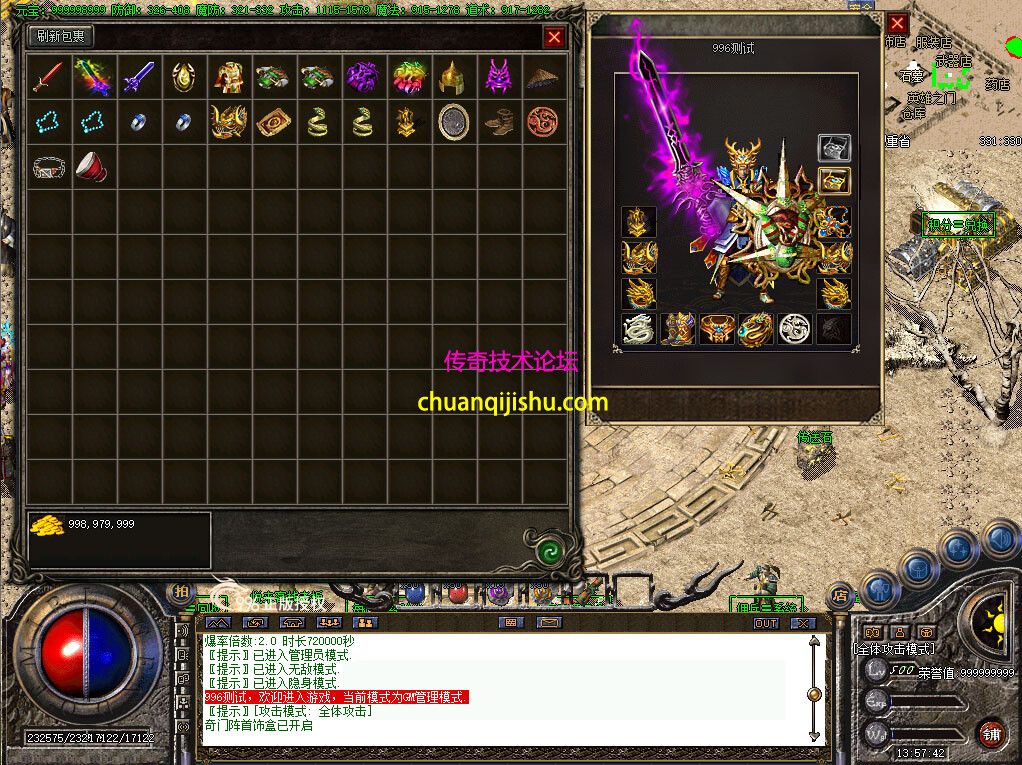The width and height of the screenshot is (1022, 765).
Task: Select the straw hat item
Action: (542, 77)
